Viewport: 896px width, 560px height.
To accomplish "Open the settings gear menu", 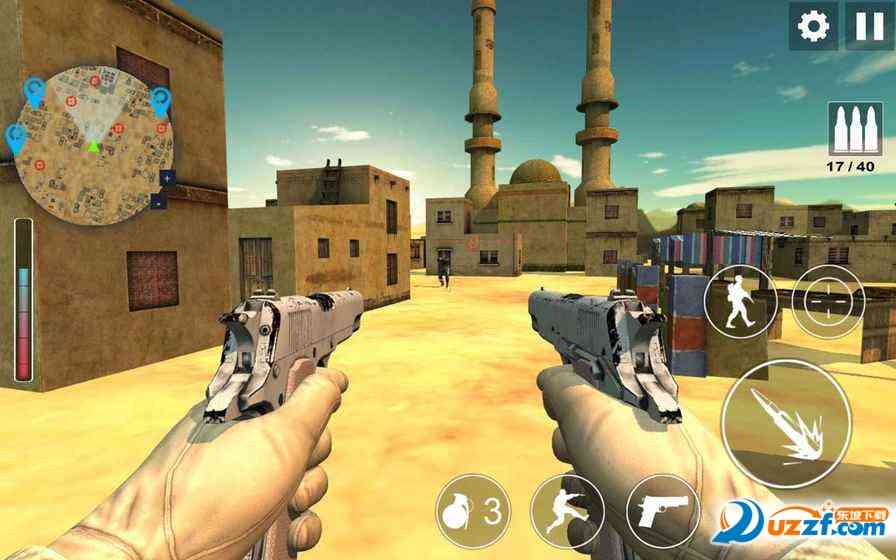I will click(813, 26).
